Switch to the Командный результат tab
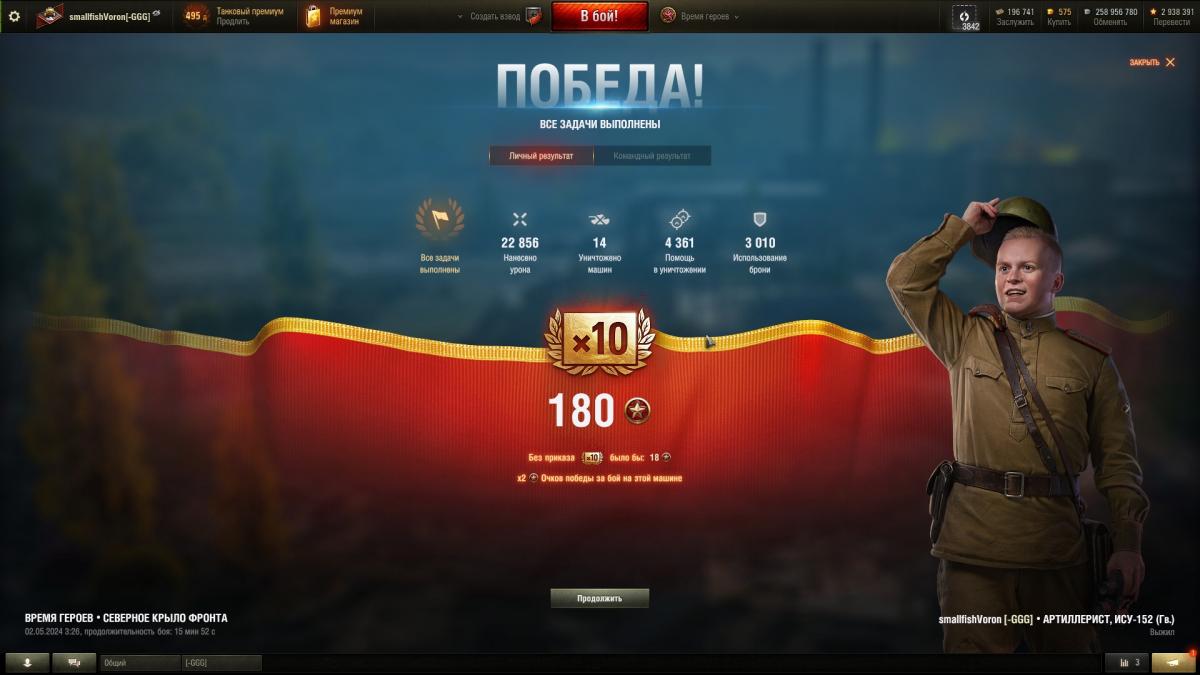This screenshot has width=1200, height=675. click(x=652, y=156)
